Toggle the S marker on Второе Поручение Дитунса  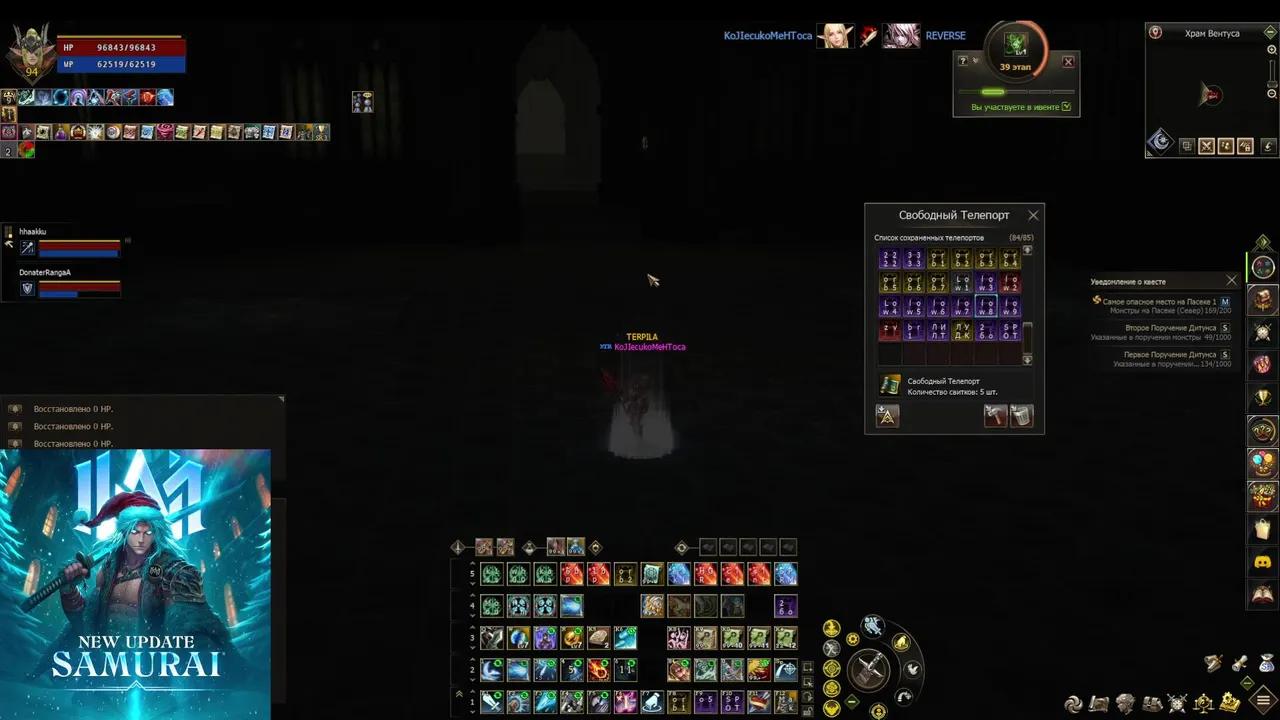(1226, 328)
